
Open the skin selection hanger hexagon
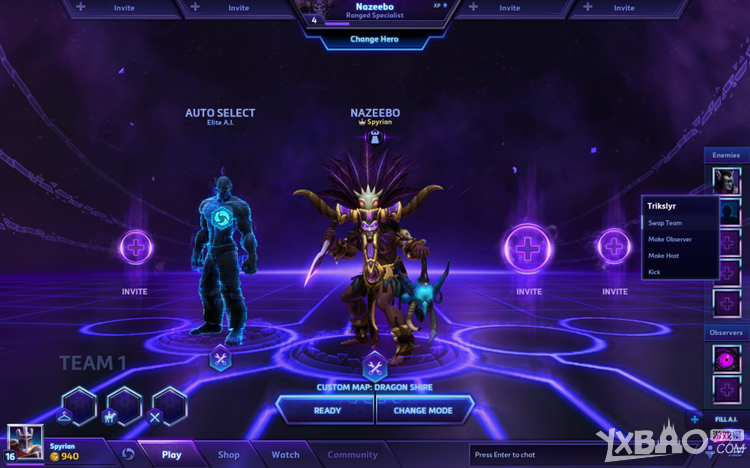(x=78, y=406)
